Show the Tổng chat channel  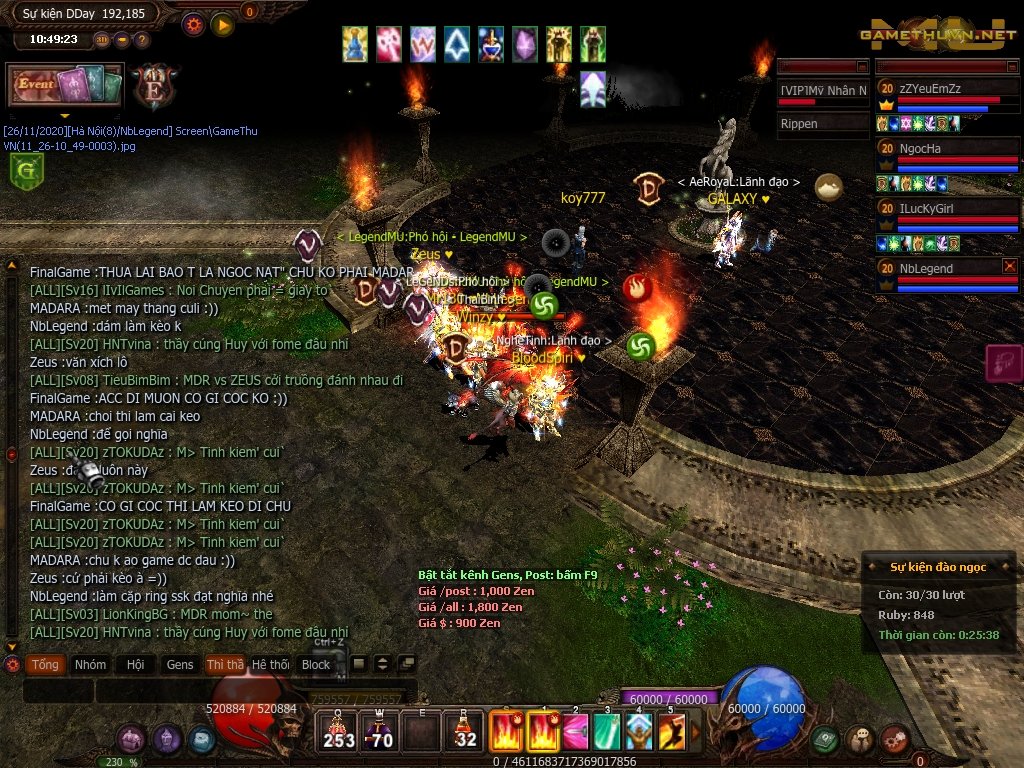pos(45,664)
